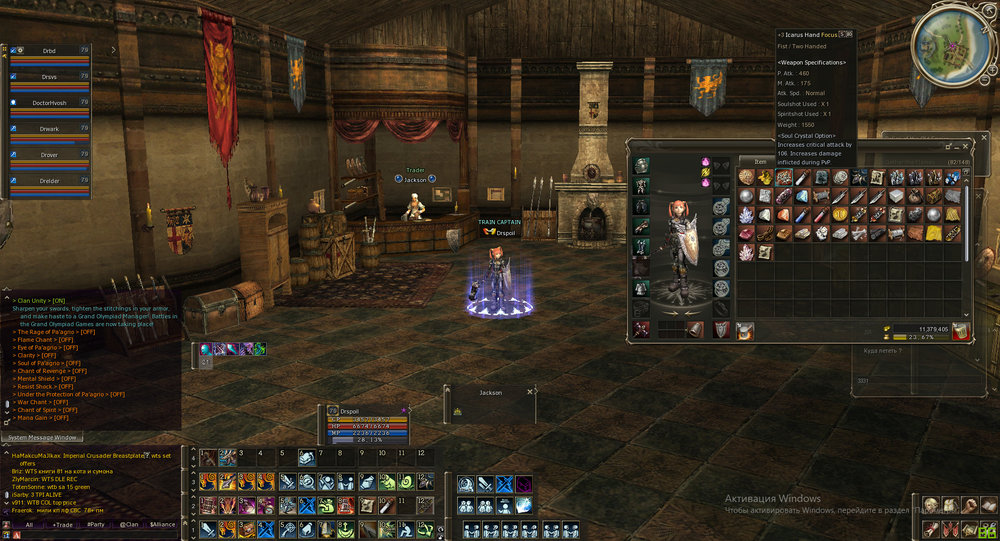Viewport: 1000px width, 541px height.
Task: Switch chat to the #Party tab
Action: click(x=96, y=524)
